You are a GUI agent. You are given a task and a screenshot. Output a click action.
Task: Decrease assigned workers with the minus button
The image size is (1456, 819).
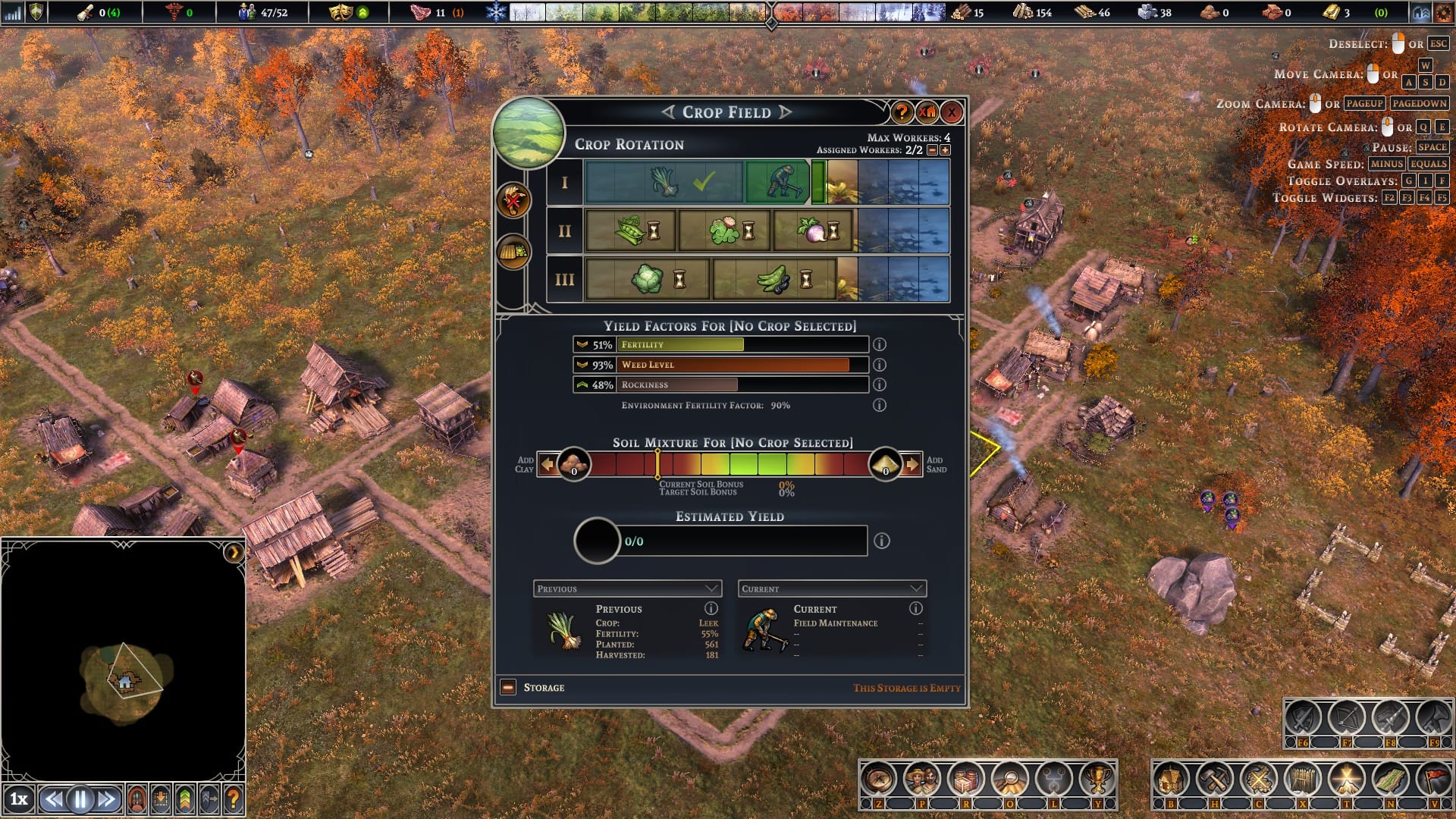(933, 150)
